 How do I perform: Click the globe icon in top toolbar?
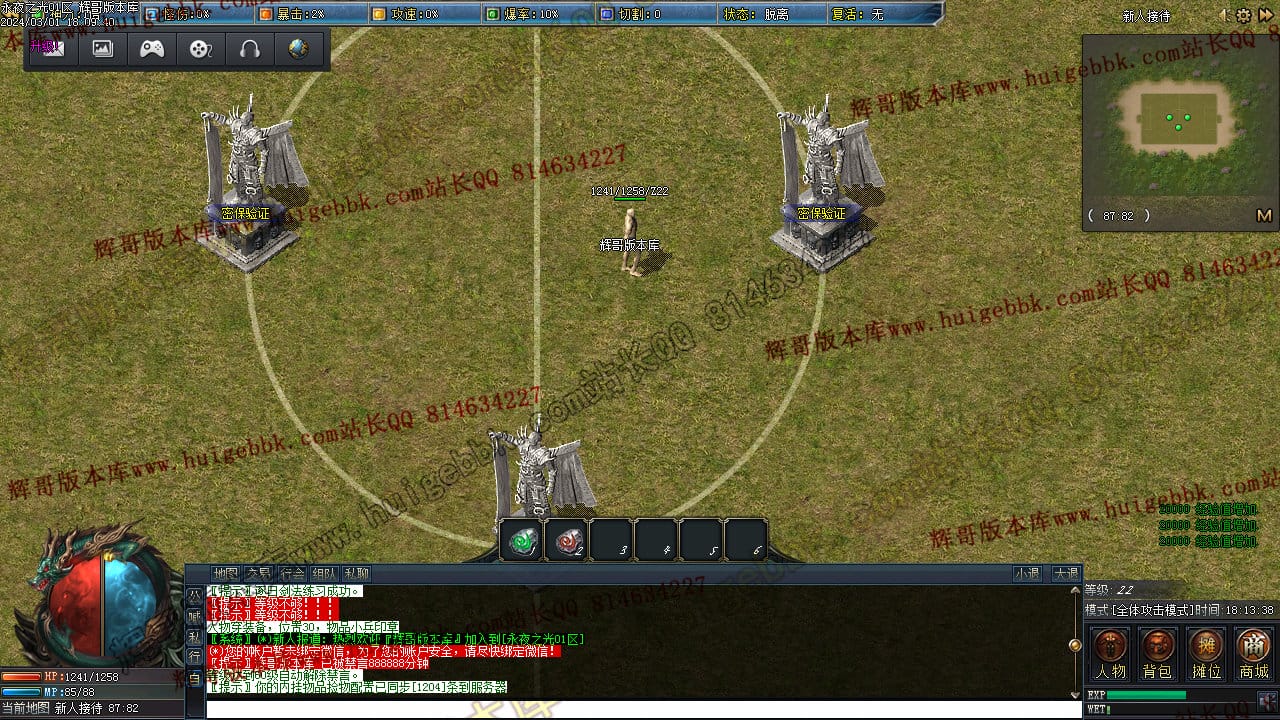[298, 48]
